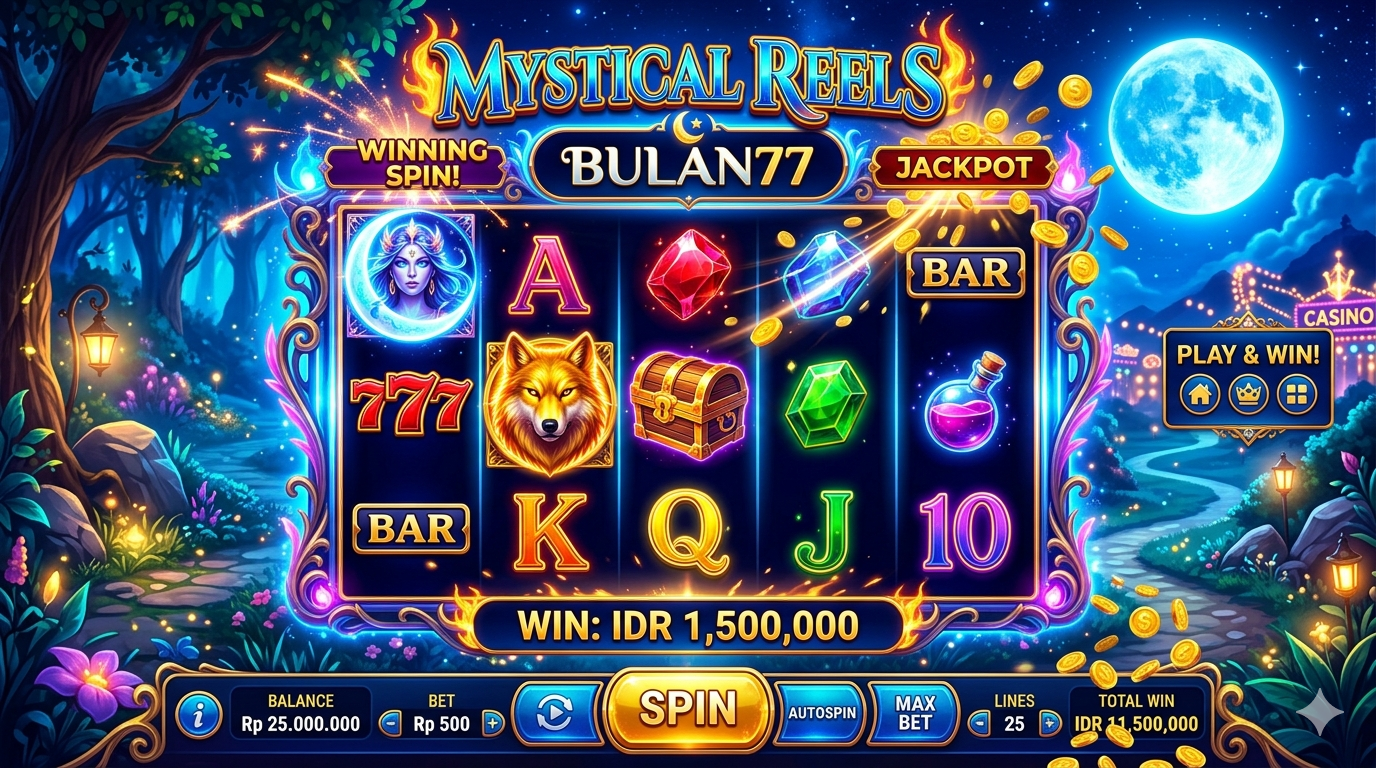Viewport: 1376px width, 768px height.
Task: Raise the number of lines with right arrow
Action: click(x=1048, y=723)
